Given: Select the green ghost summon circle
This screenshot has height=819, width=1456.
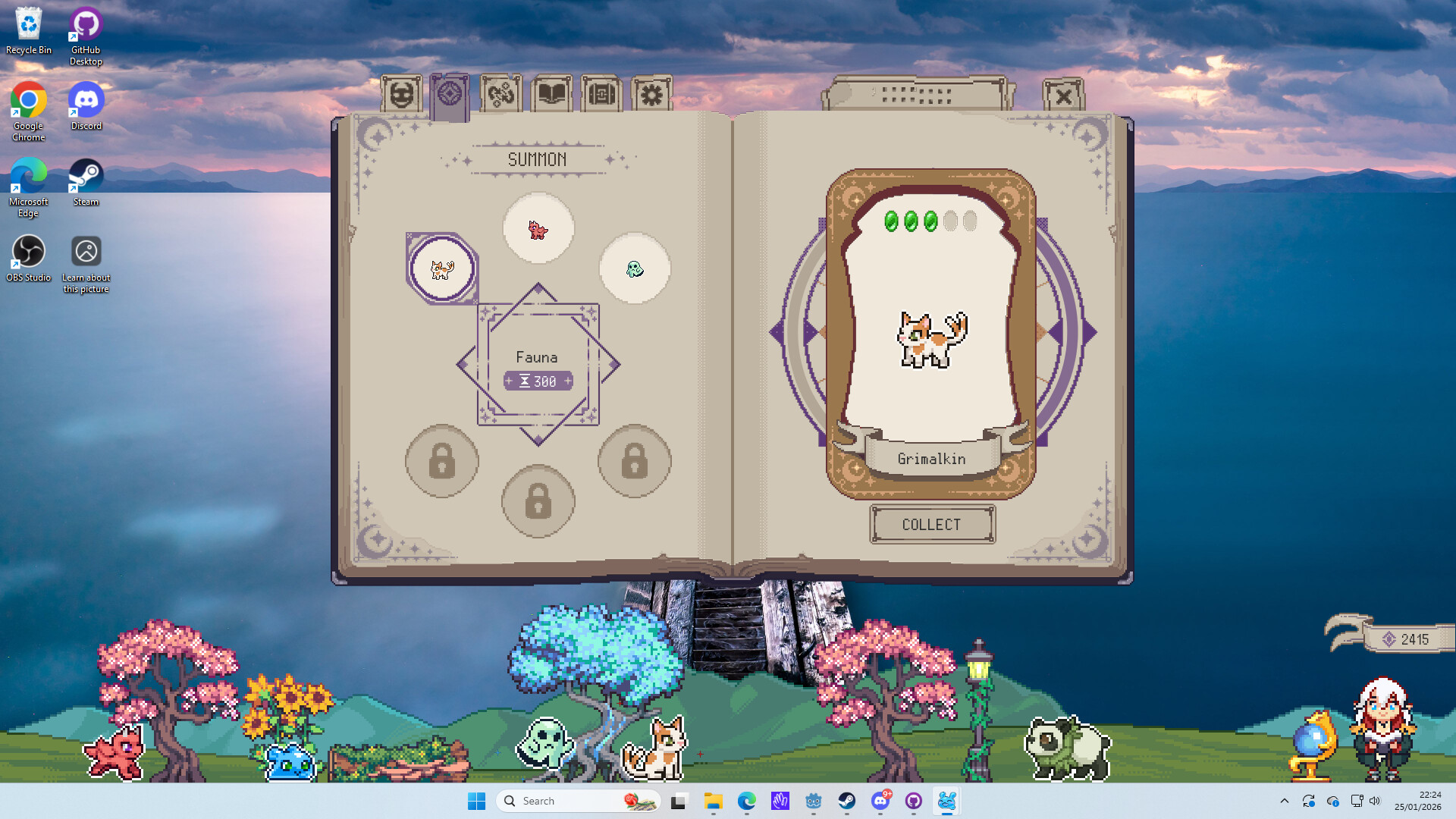Looking at the screenshot, I should (x=635, y=268).
